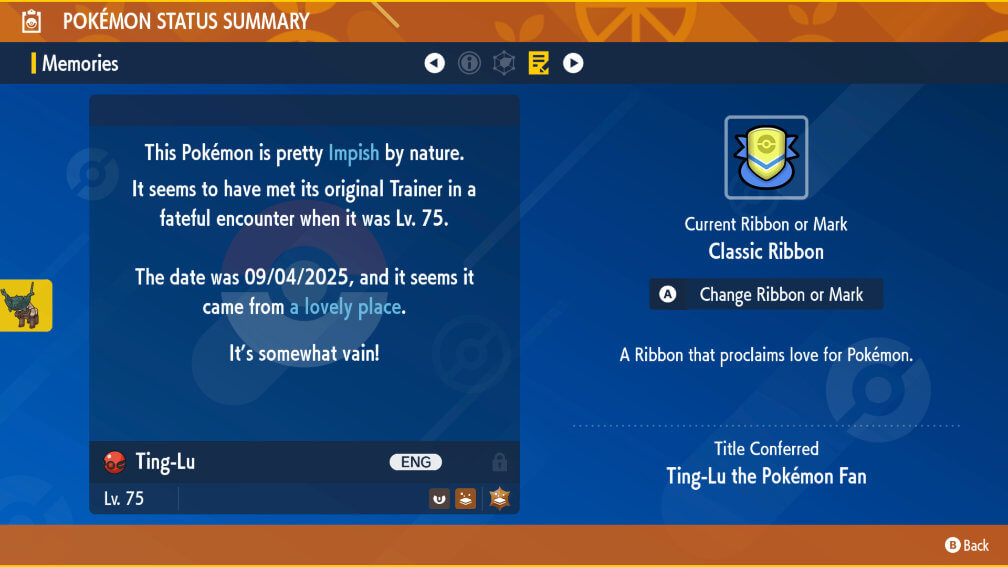Click the Classic Ribbon badge icon
1008x567 pixels.
[x=766, y=157]
